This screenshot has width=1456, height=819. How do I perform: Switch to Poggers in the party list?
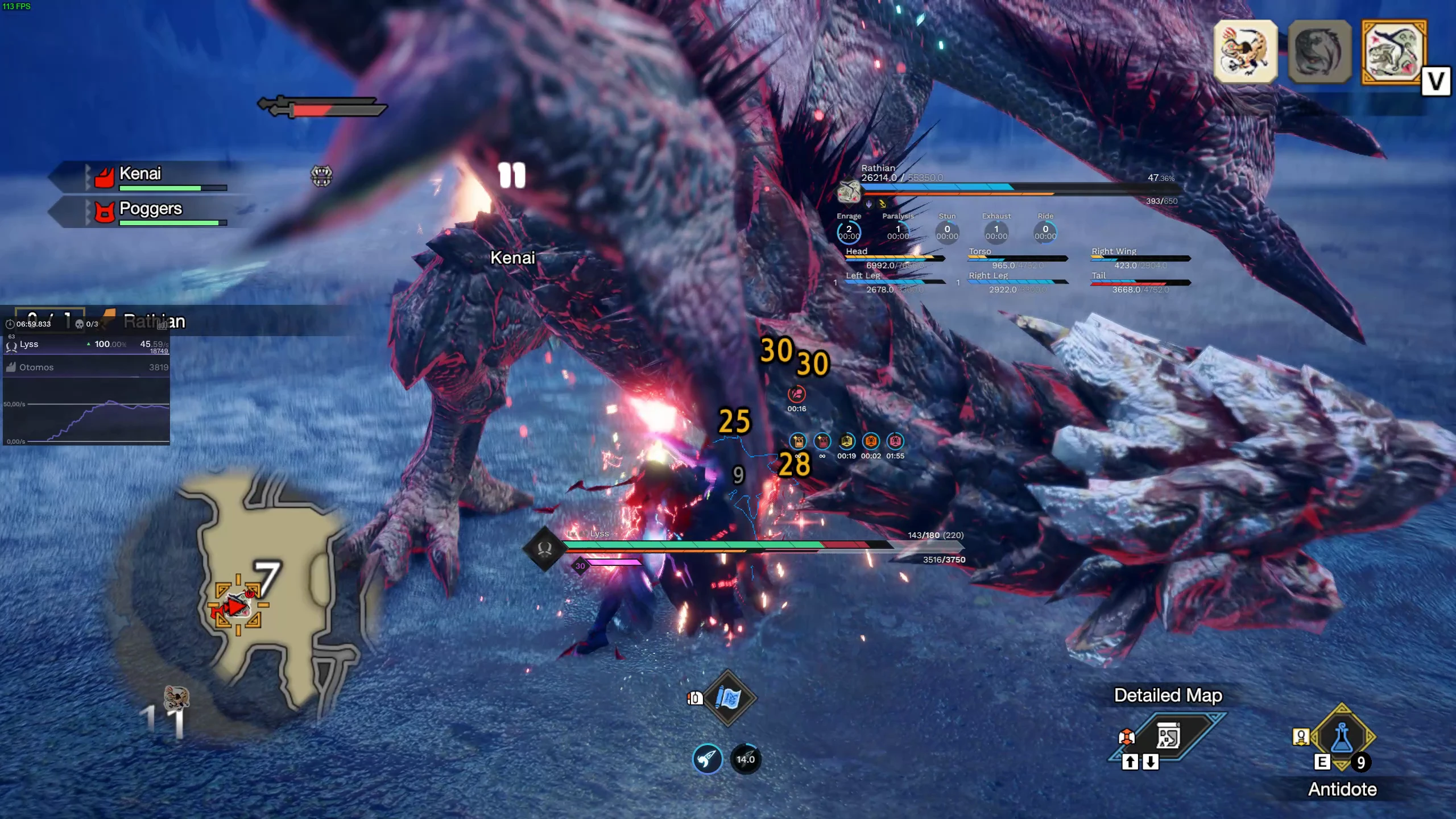[149, 209]
